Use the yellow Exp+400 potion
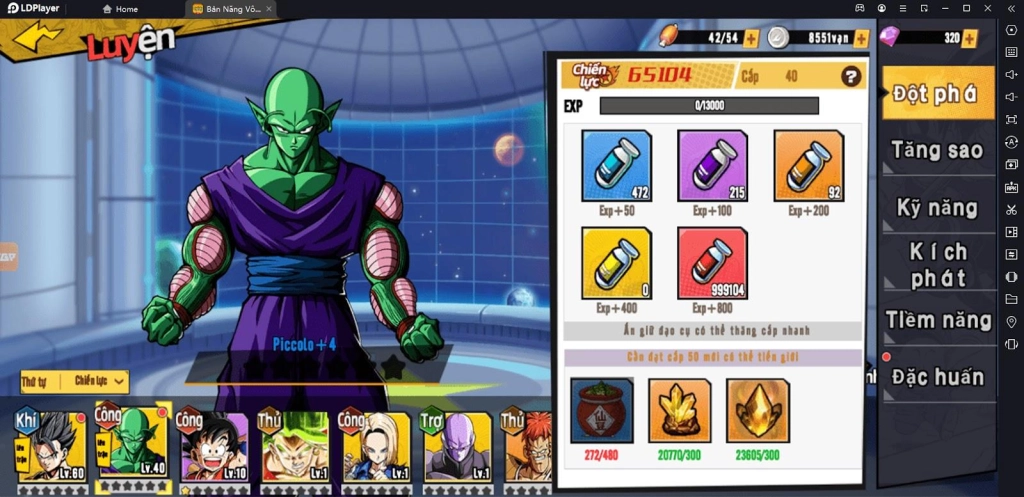Viewport: 1024px width, 497px height. pyautogui.click(x=616, y=262)
